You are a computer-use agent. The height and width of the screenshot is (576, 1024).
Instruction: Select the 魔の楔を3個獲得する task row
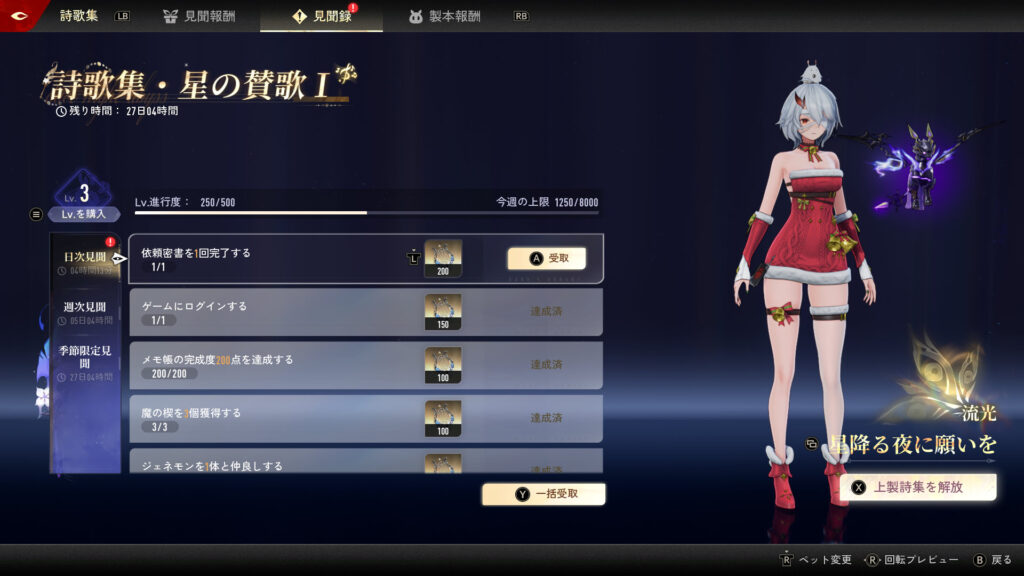[270, 418]
